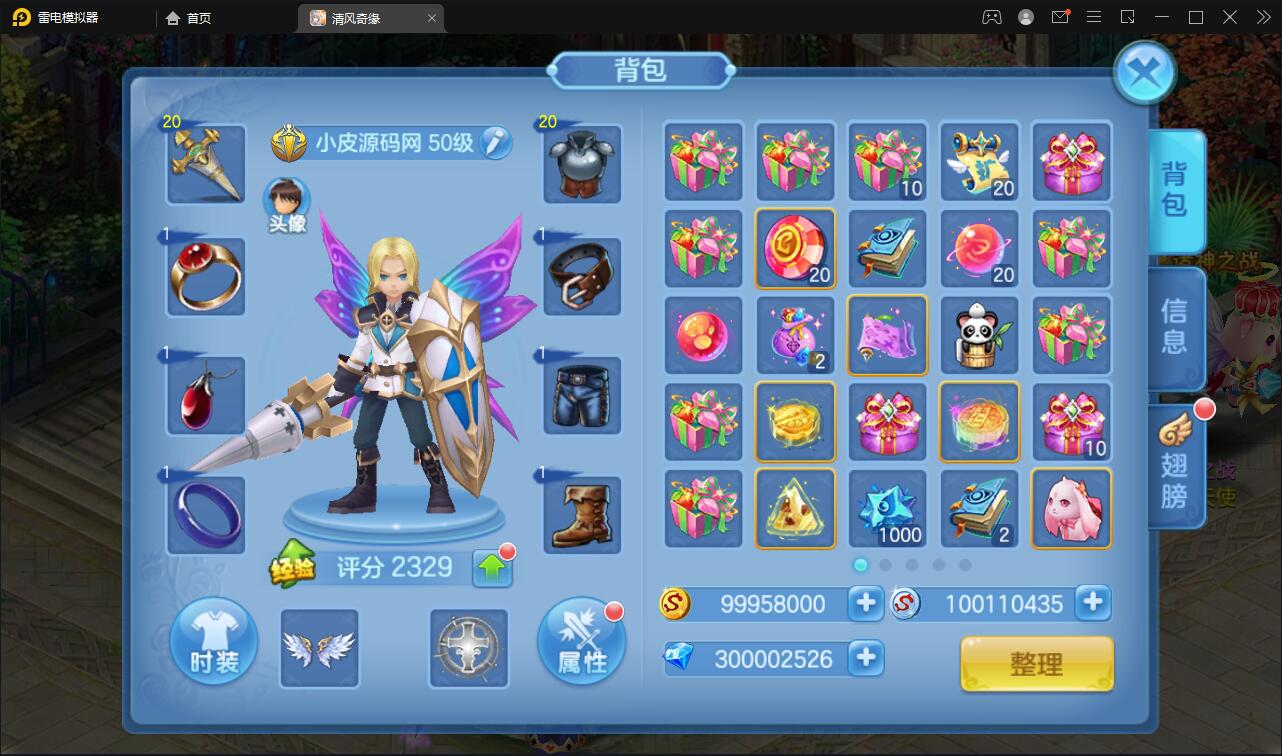Select the pink pet in the last slot

[x=1071, y=509]
